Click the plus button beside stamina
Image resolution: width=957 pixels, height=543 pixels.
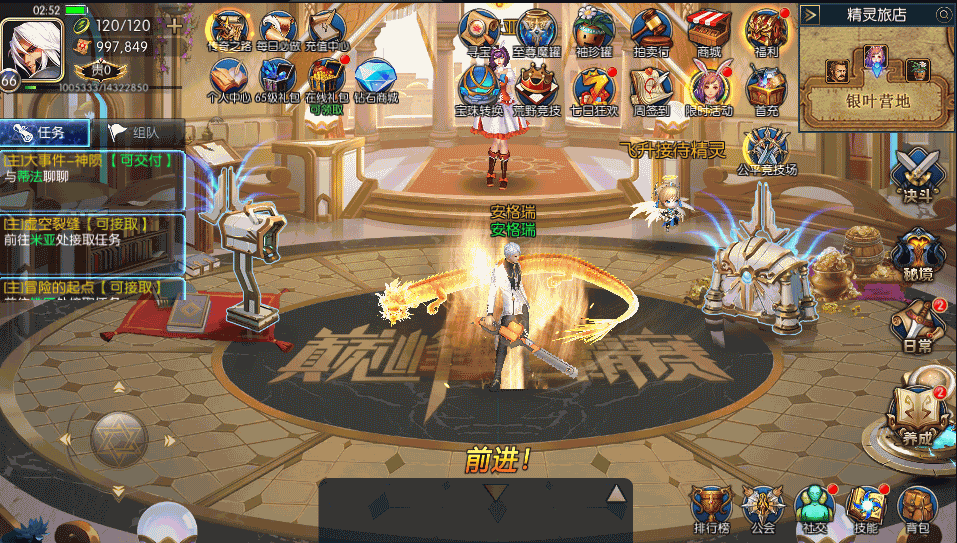[174, 25]
